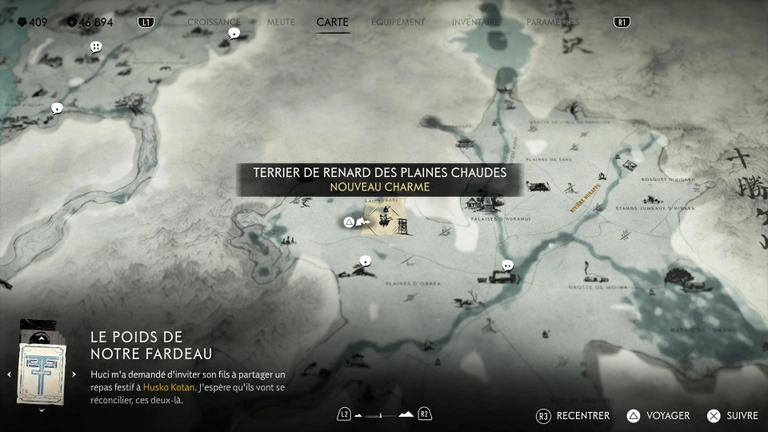Activate the Suivre tracking option

pyautogui.click(x=732, y=415)
